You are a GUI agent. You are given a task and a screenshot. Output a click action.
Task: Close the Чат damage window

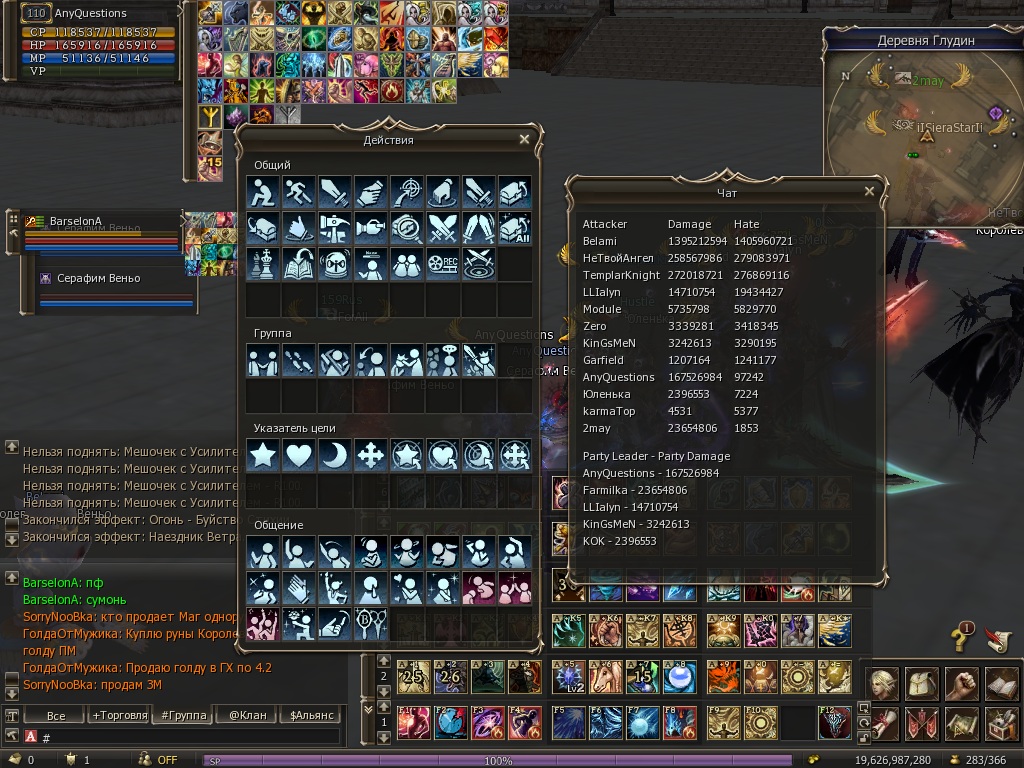point(869,192)
